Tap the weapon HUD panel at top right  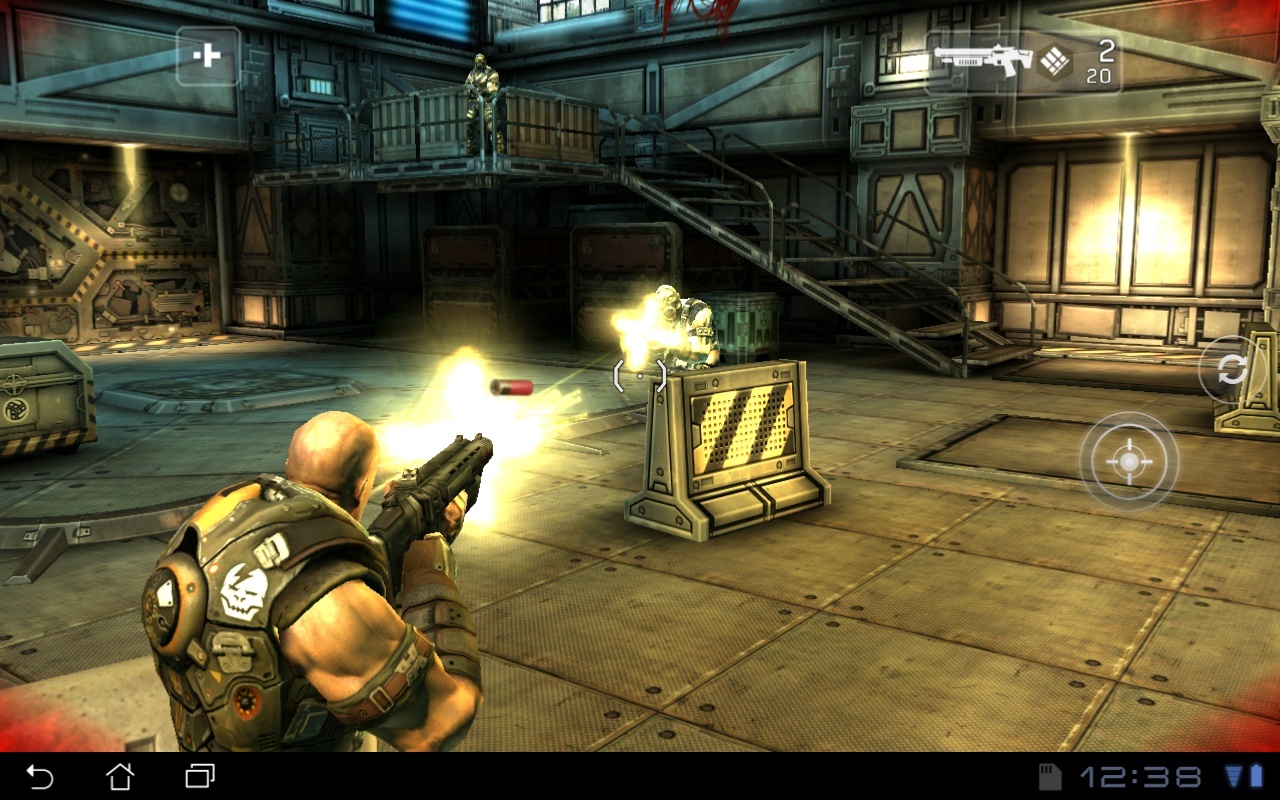click(x=1030, y=60)
